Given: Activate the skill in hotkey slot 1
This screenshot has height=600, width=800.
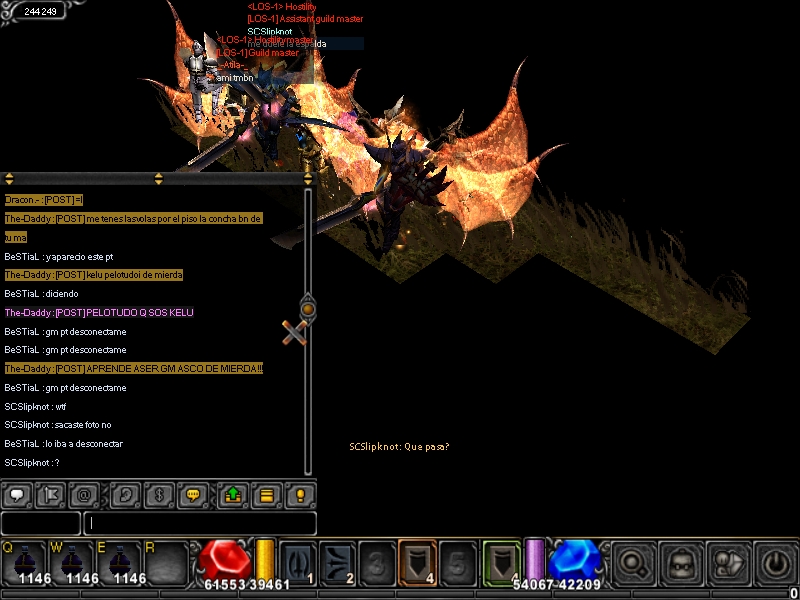Looking at the screenshot, I should [x=298, y=561].
